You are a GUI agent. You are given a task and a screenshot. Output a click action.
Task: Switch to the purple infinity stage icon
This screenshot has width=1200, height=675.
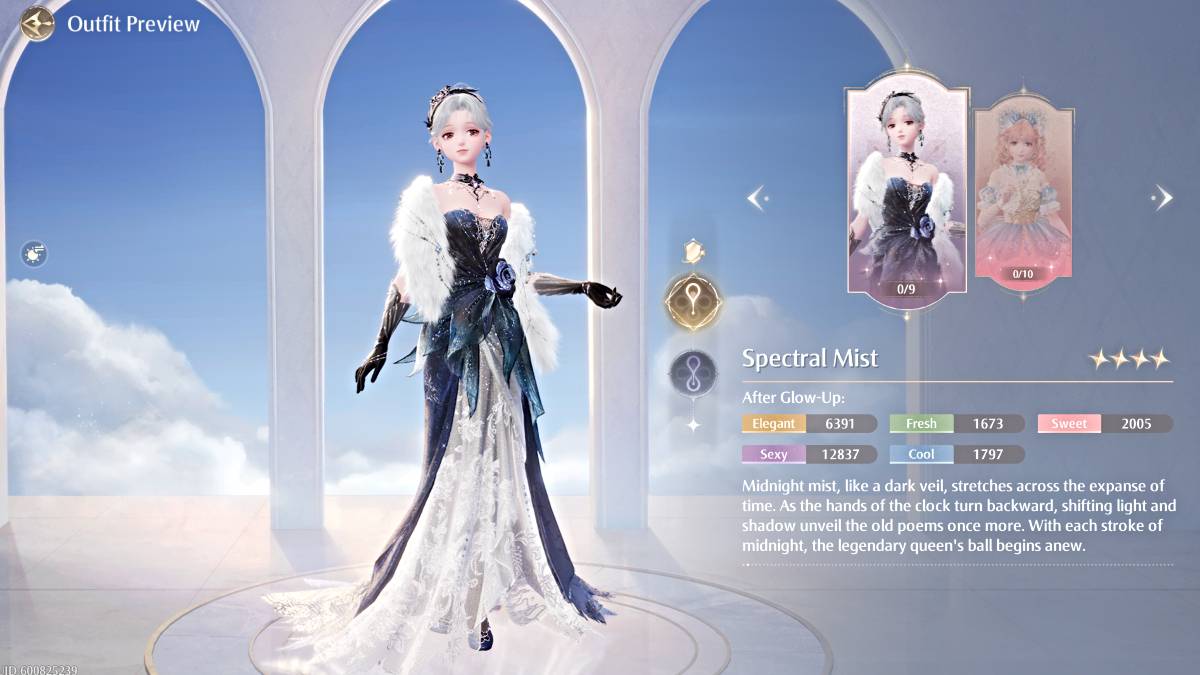pos(693,370)
